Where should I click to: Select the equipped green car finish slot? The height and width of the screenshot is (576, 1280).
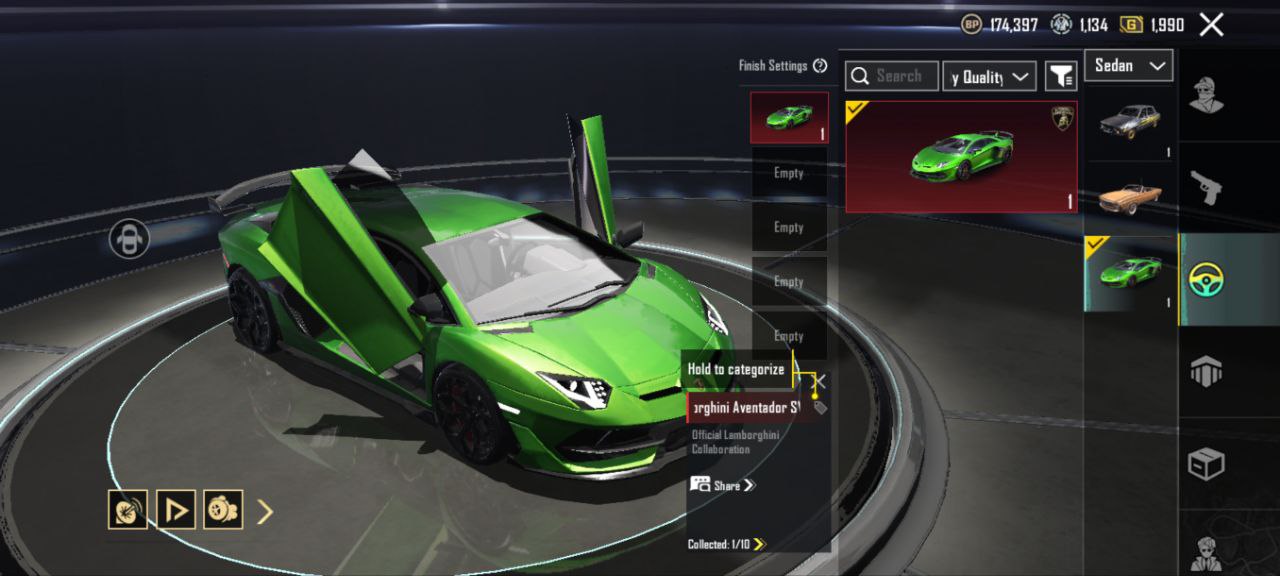click(789, 118)
